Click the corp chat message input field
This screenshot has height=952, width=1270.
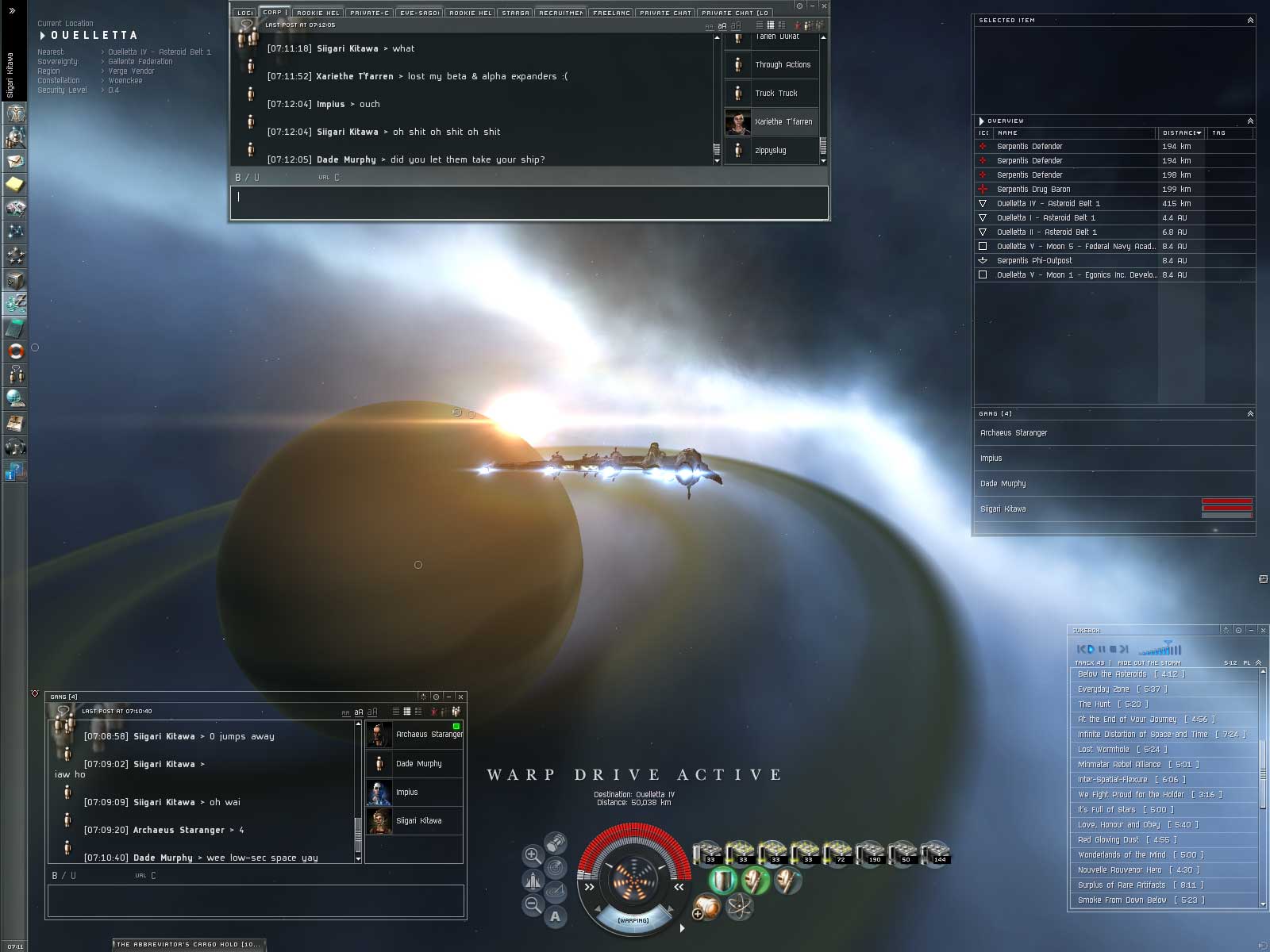pos(529,202)
